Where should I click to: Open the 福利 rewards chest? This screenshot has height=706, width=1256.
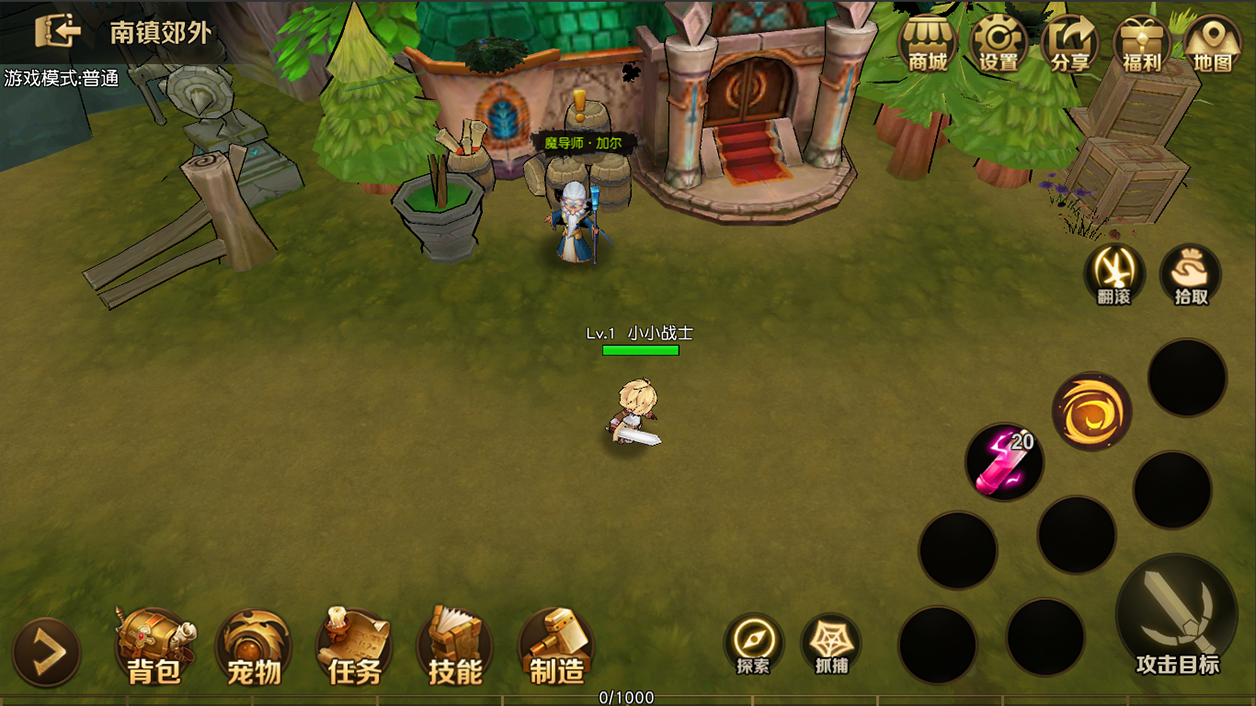point(1141,45)
